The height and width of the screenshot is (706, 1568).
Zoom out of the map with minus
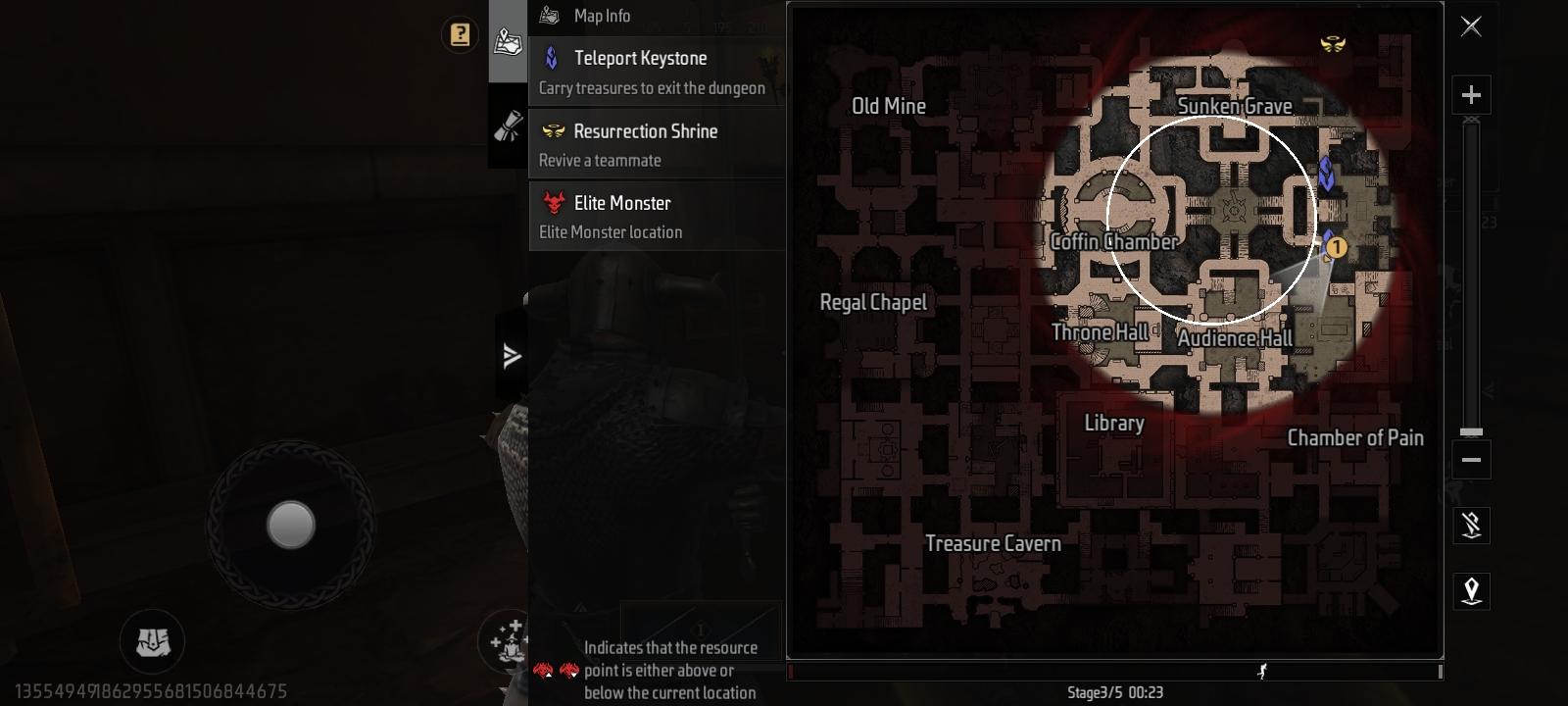(1471, 460)
